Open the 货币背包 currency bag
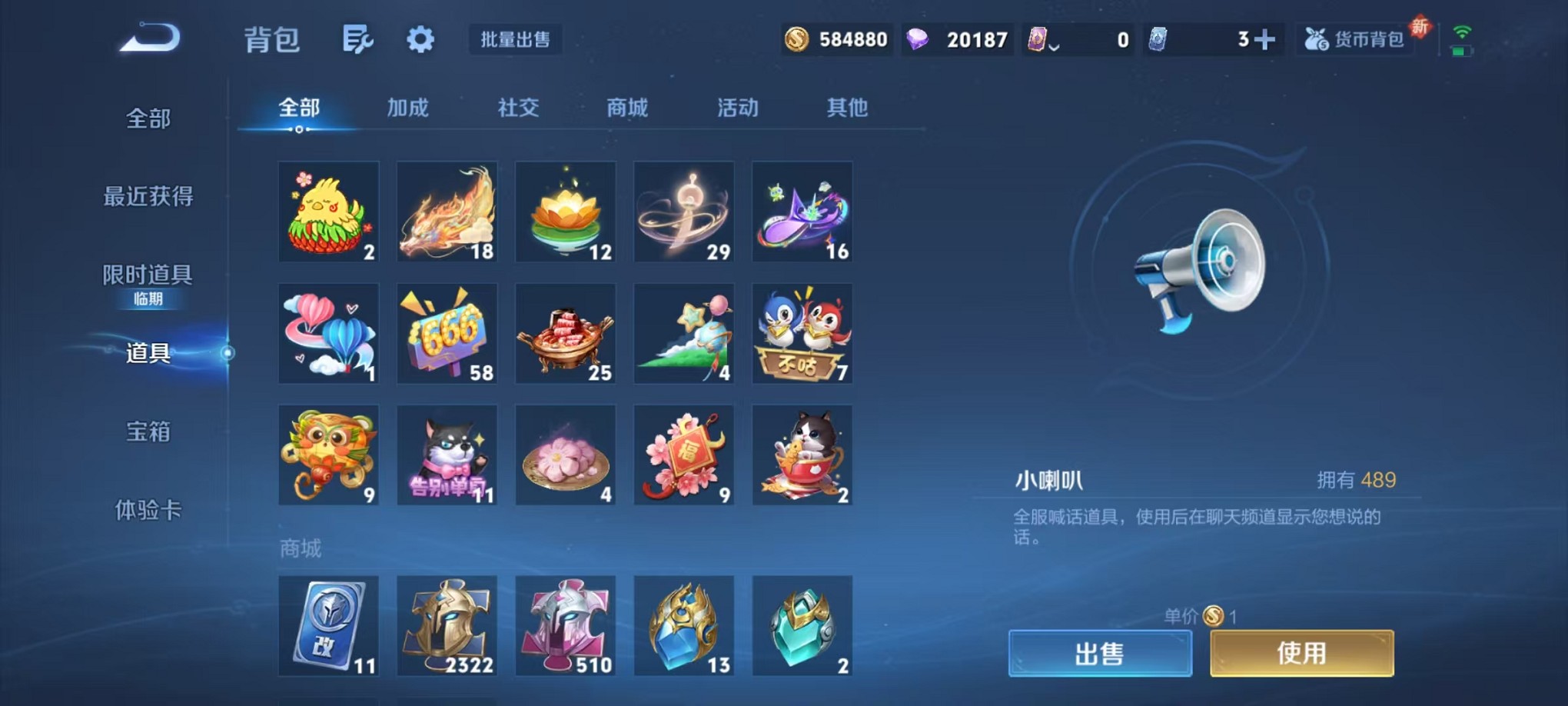The image size is (1568, 706). click(x=1356, y=38)
